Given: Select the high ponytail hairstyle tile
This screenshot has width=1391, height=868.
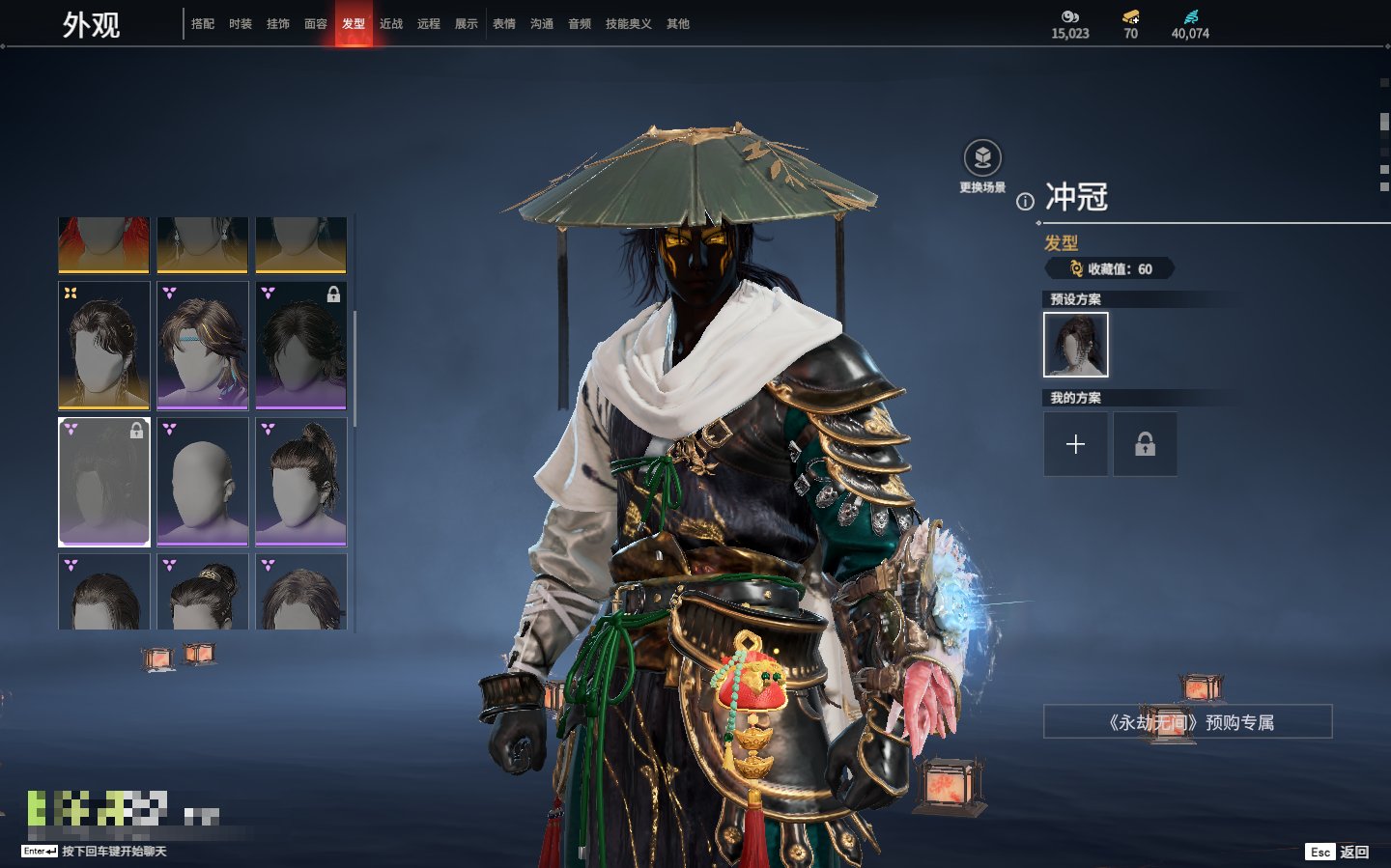Looking at the screenshot, I should click(x=301, y=481).
